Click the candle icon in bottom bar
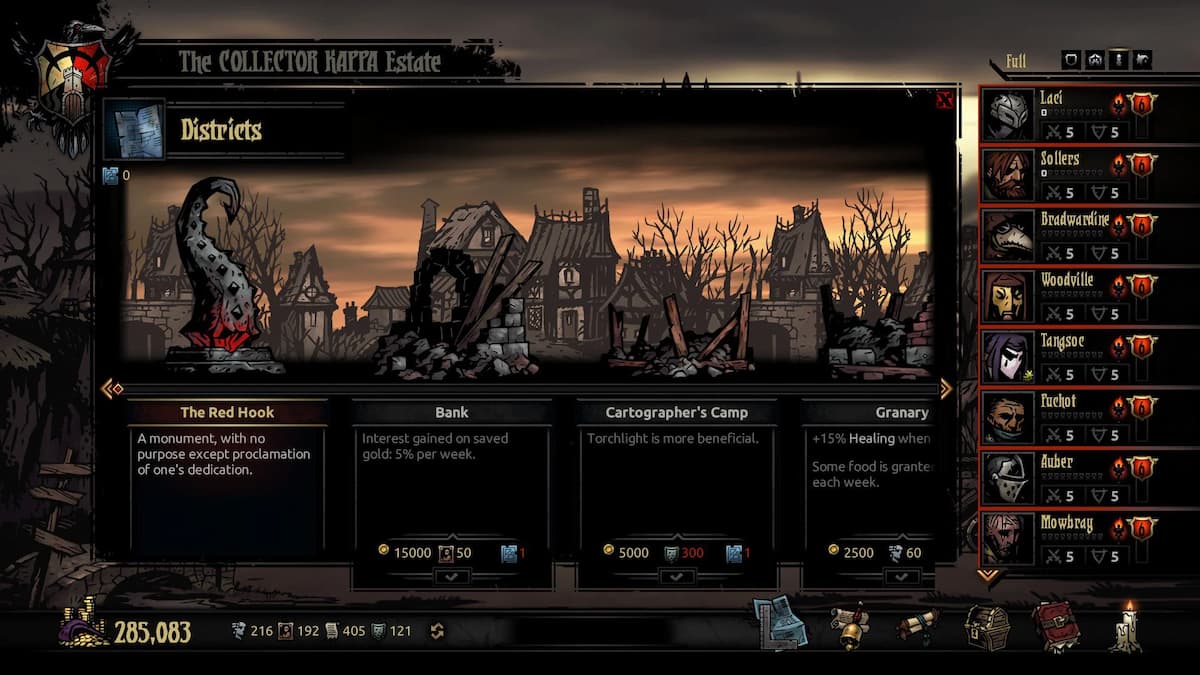The image size is (1200, 675). pos(1127,627)
